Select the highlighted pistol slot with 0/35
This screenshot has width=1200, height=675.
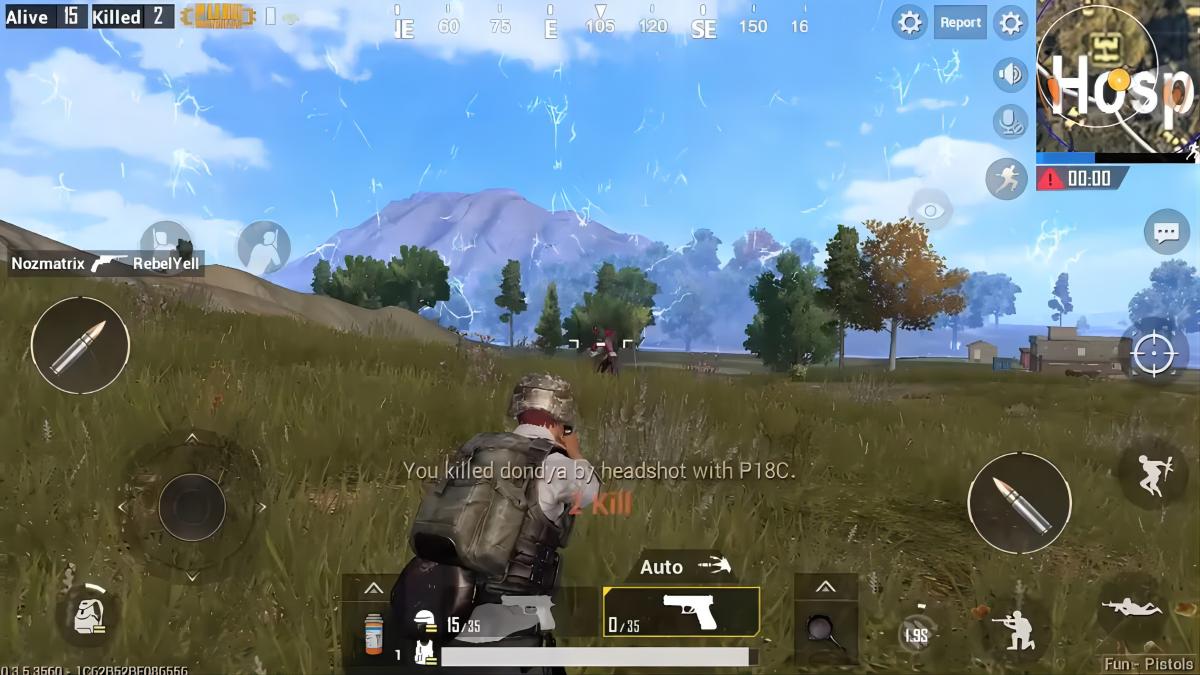click(x=681, y=612)
